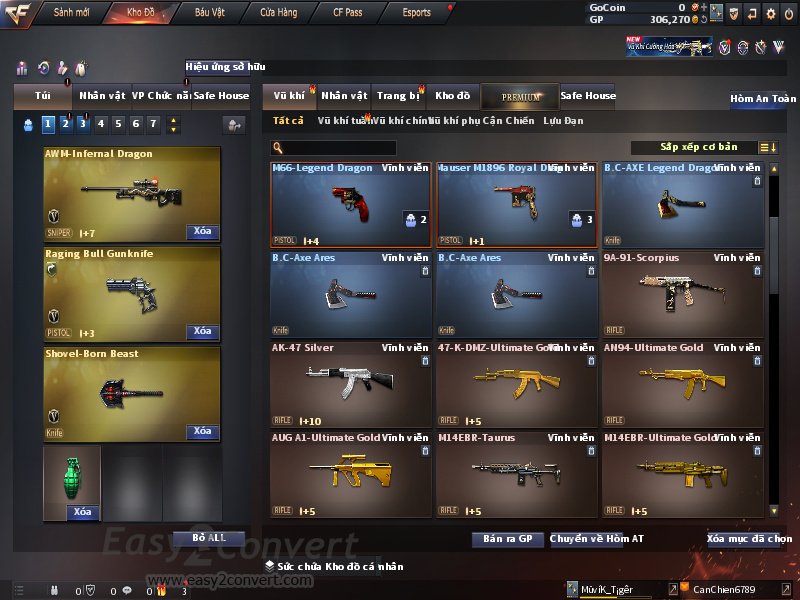Image resolution: width=800 pixels, height=600 pixels.
Task: Open the Esports tab
Action: [x=416, y=13]
